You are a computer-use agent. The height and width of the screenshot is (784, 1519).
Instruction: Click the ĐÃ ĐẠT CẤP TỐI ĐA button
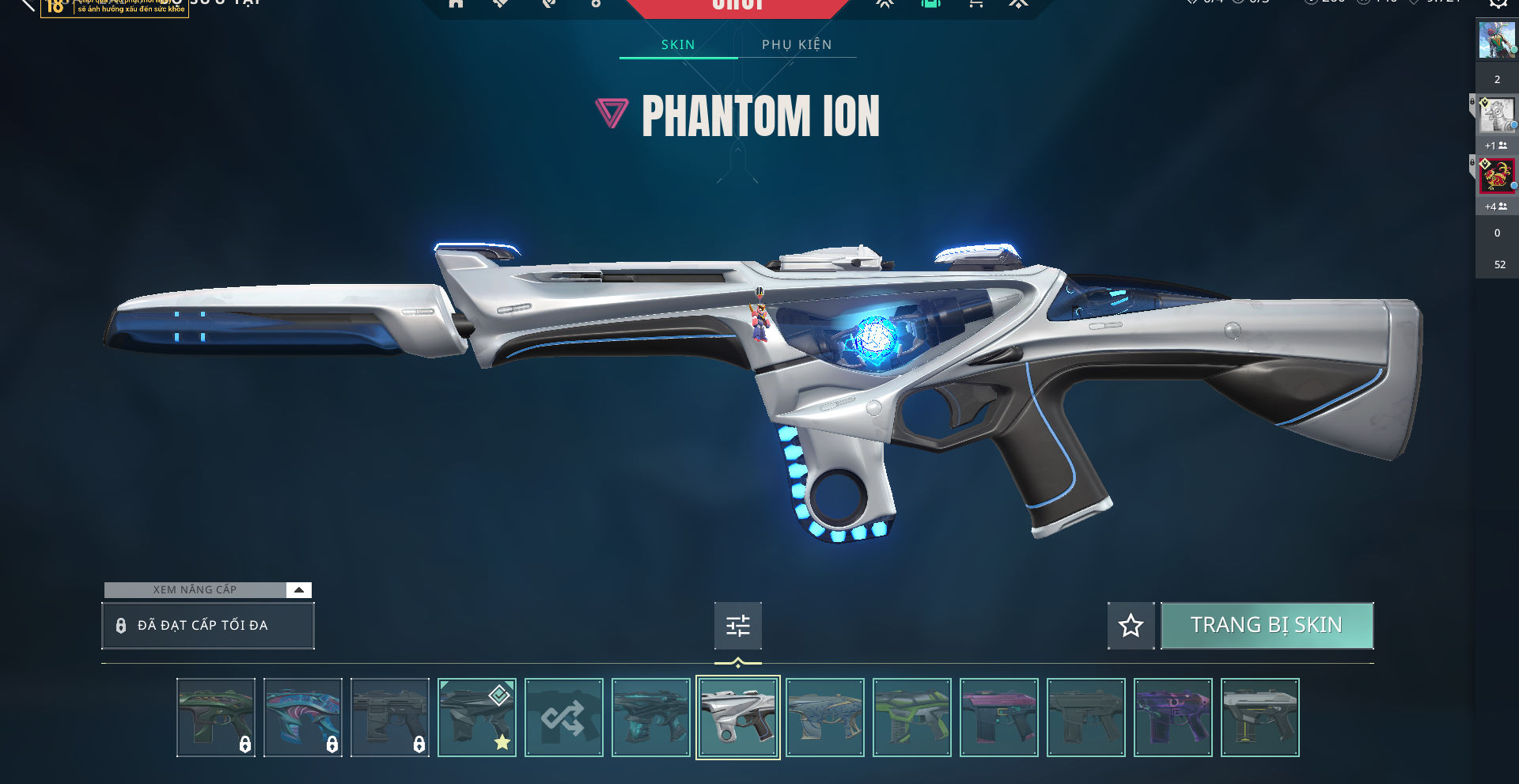[208, 626]
